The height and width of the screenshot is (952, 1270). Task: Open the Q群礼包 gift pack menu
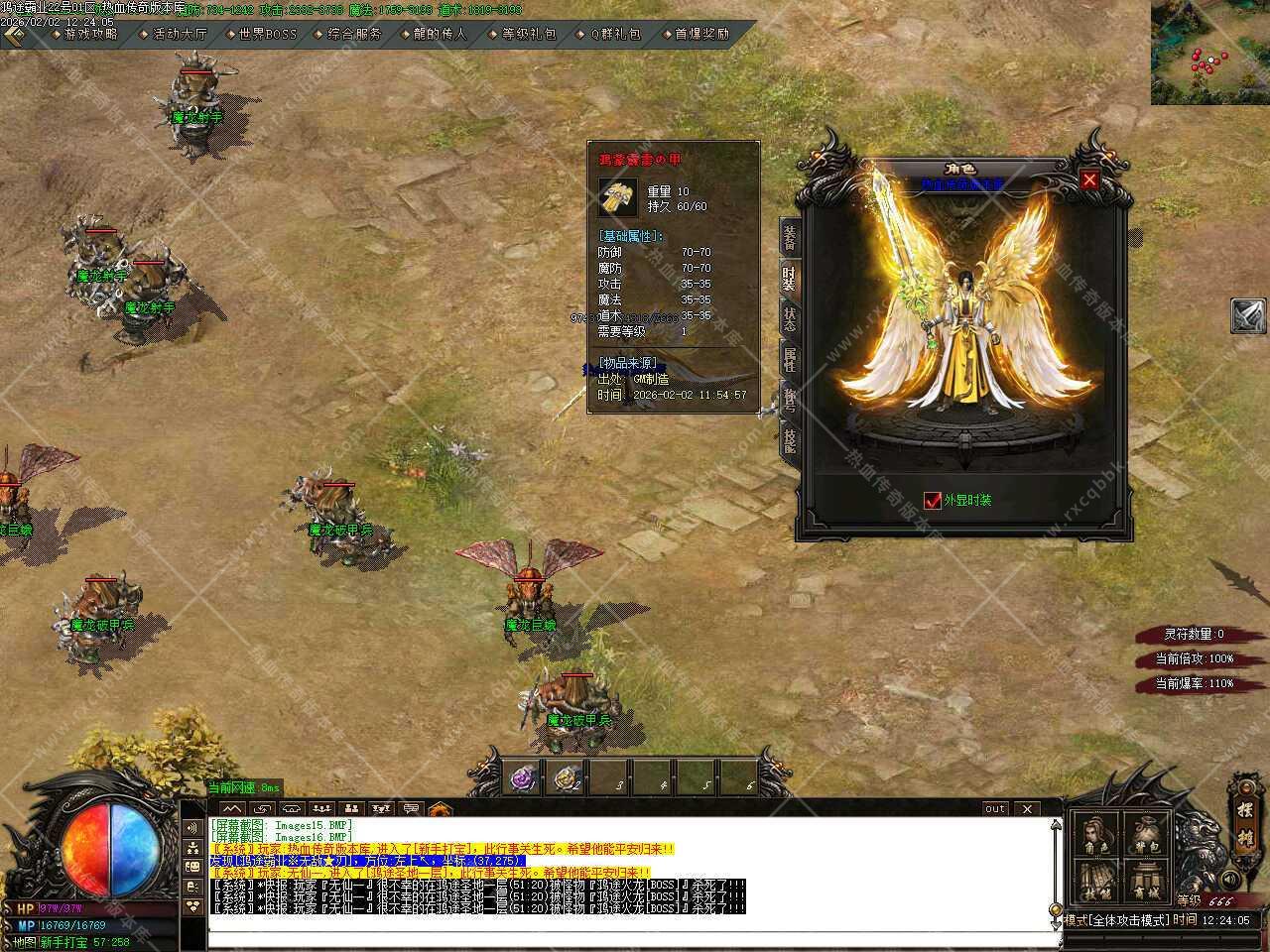pyautogui.click(x=615, y=34)
